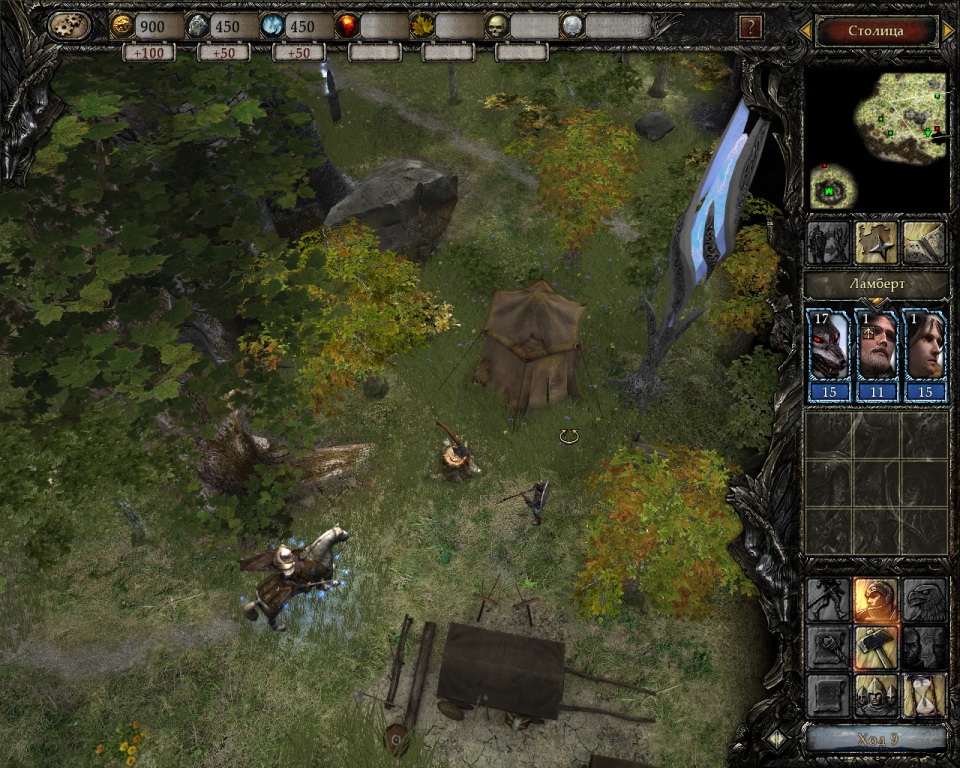This screenshot has height=768, width=960.
Task: Select the bearded hero portrait
Action: pos(877,355)
